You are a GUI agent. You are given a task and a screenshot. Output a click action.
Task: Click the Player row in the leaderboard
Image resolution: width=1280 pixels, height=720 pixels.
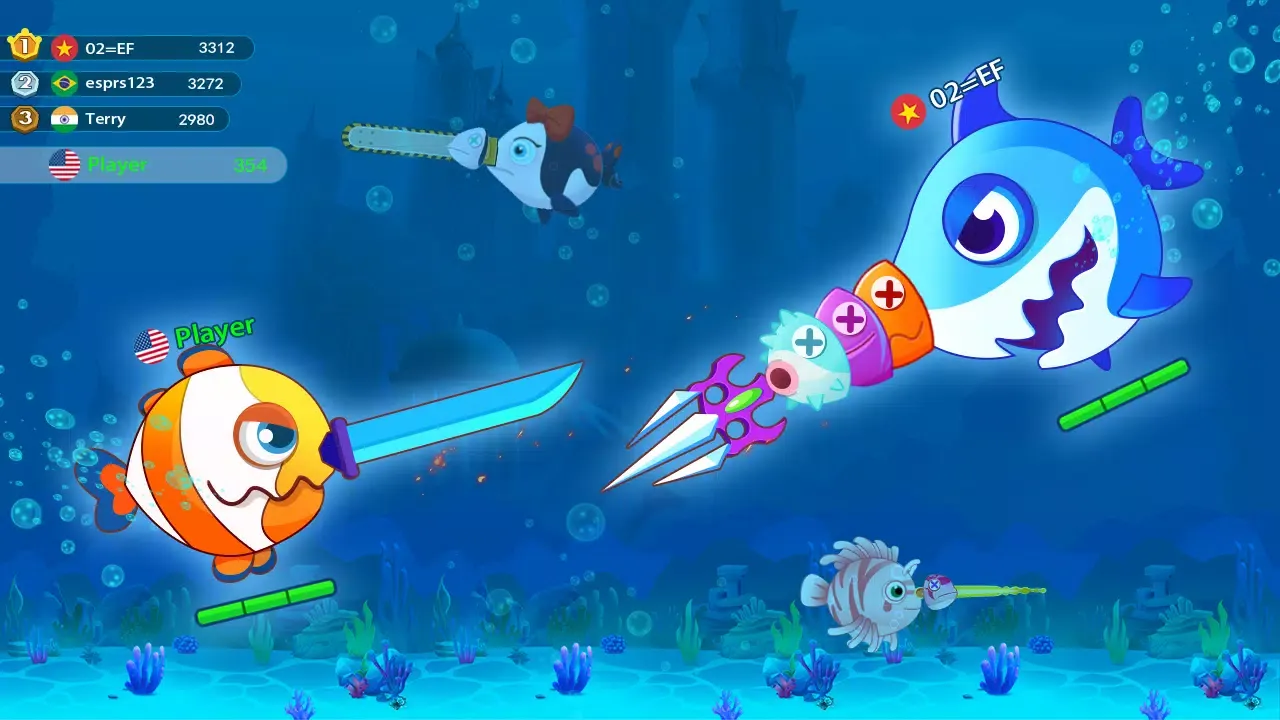click(143, 165)
